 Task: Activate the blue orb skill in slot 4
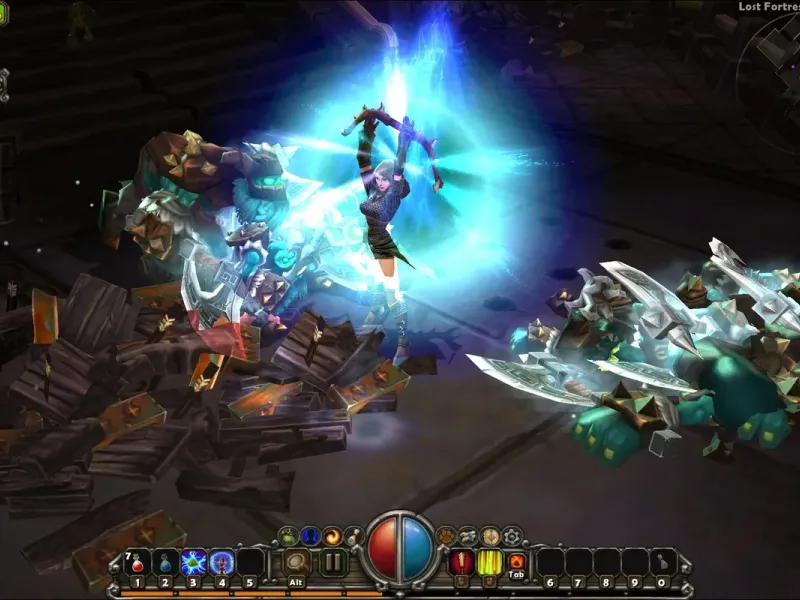(221, 562)
